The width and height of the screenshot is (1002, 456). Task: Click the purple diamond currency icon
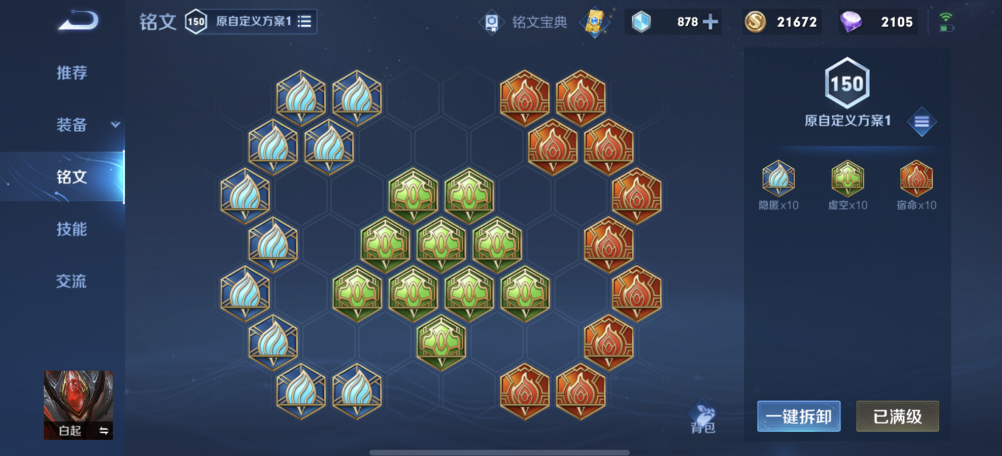pyautogui.click(x=853, y=21)
